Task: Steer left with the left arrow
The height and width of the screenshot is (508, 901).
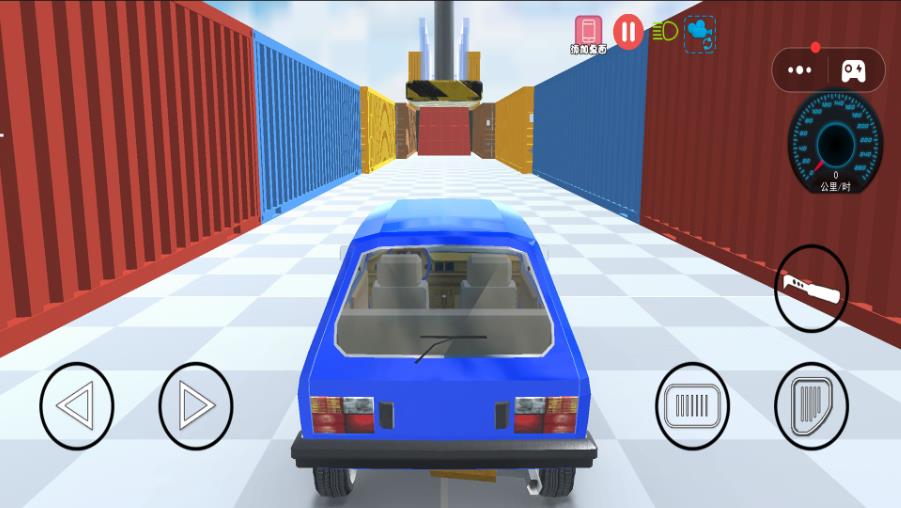Action: (x=76, y=406)
